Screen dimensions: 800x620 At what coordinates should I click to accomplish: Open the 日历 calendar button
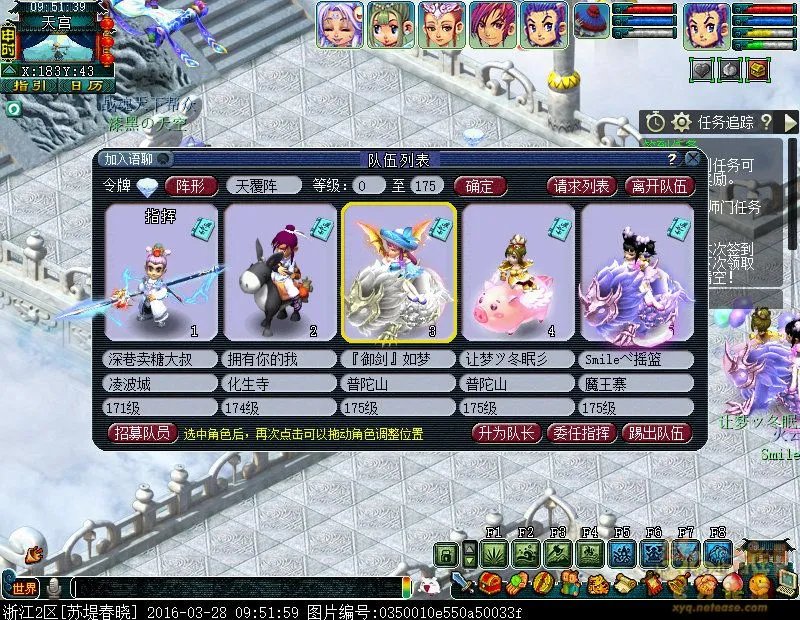point(85,86)
